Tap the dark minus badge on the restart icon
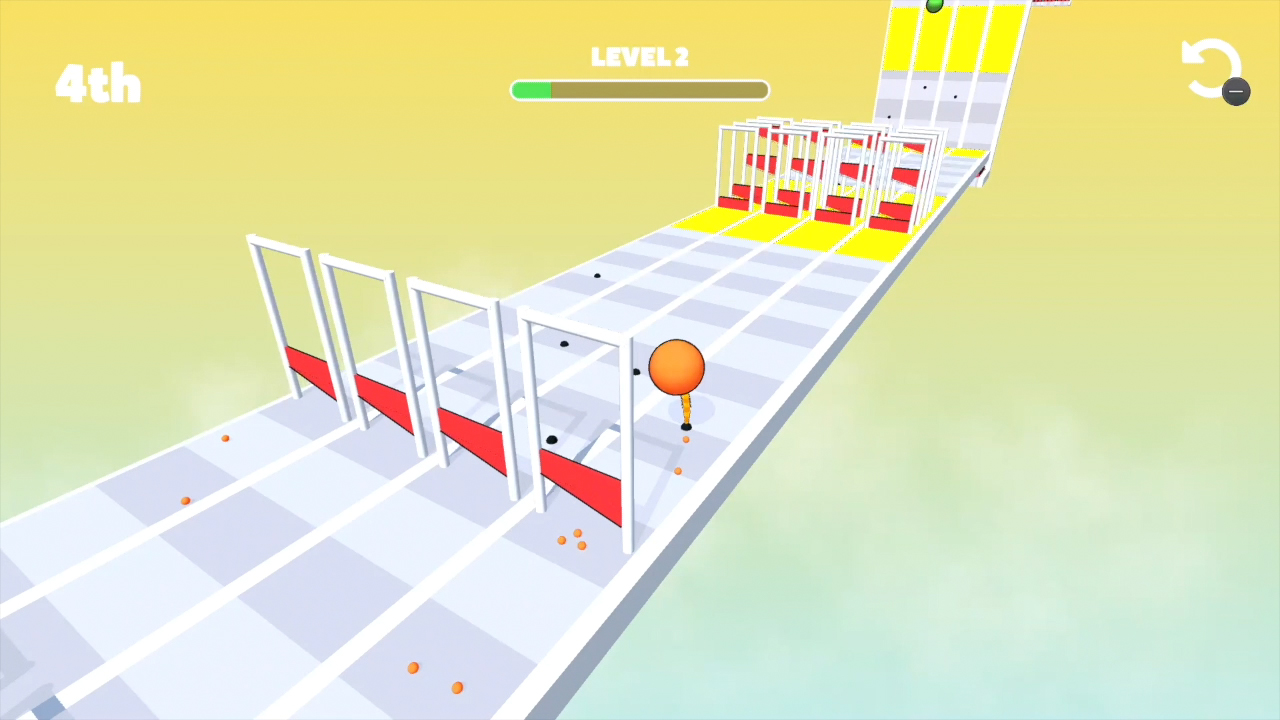 1236,92
